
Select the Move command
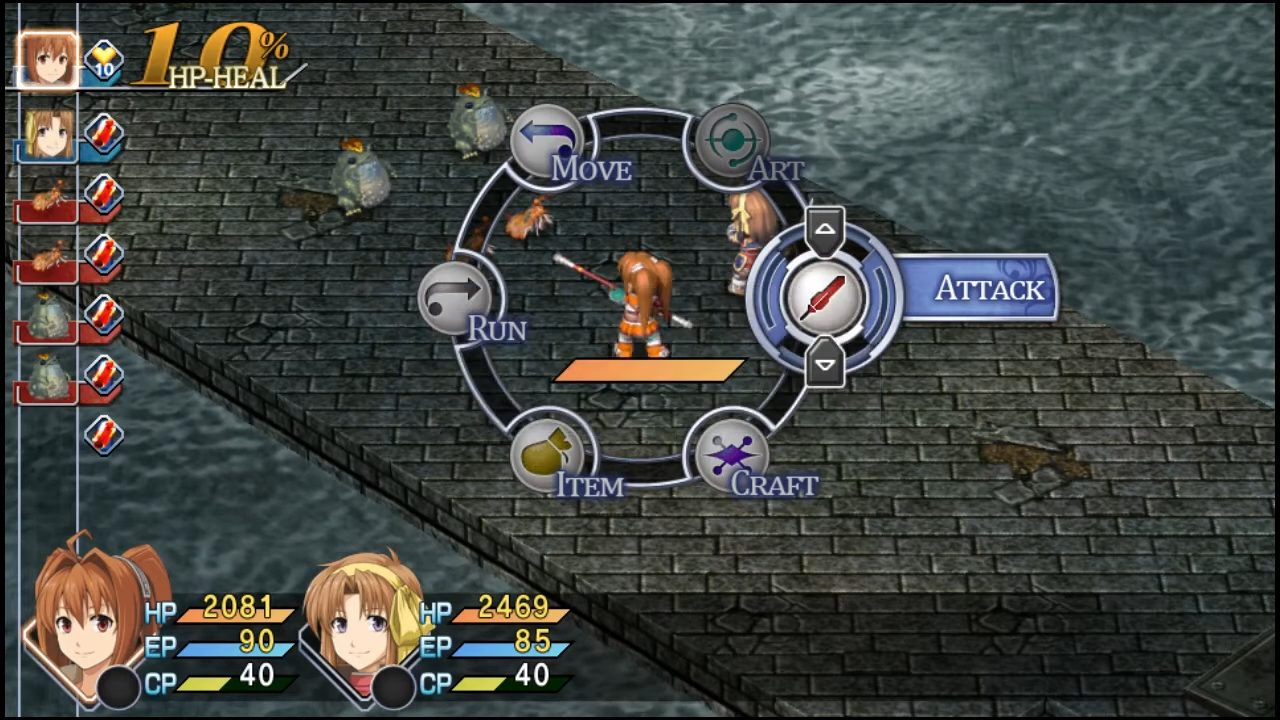(547, 141)
